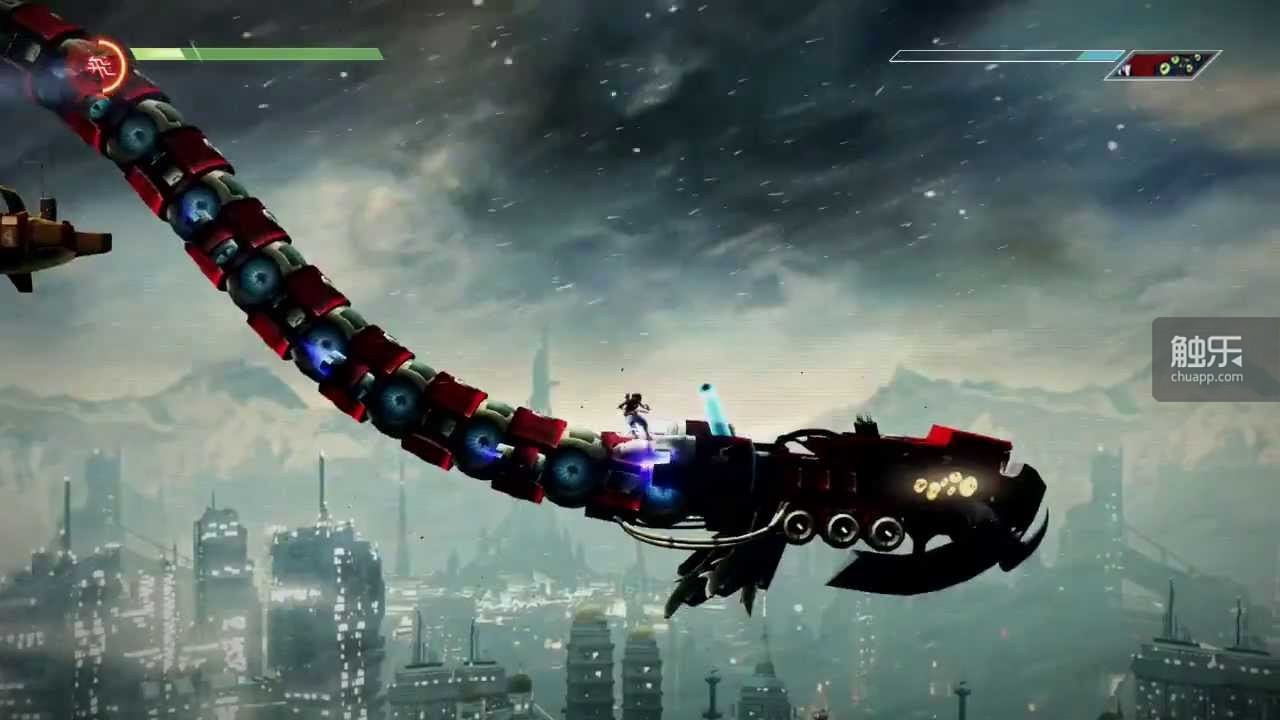
Task: Click the red kanji emblem beside the health bar
Action: 99,66
